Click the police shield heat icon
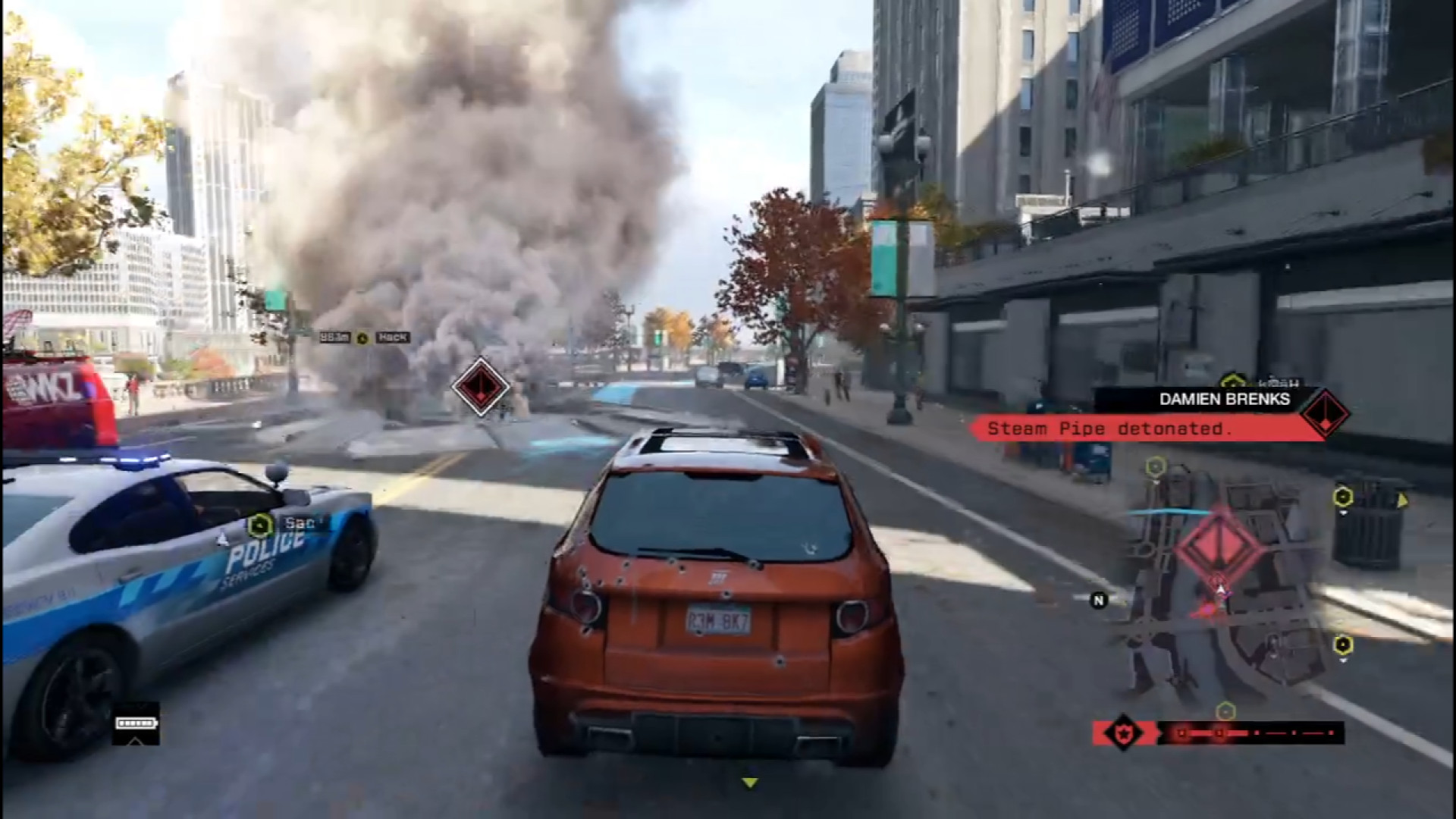Image resolution: width=1456 pixels, height=819 pixels. tap(1122, 733)
